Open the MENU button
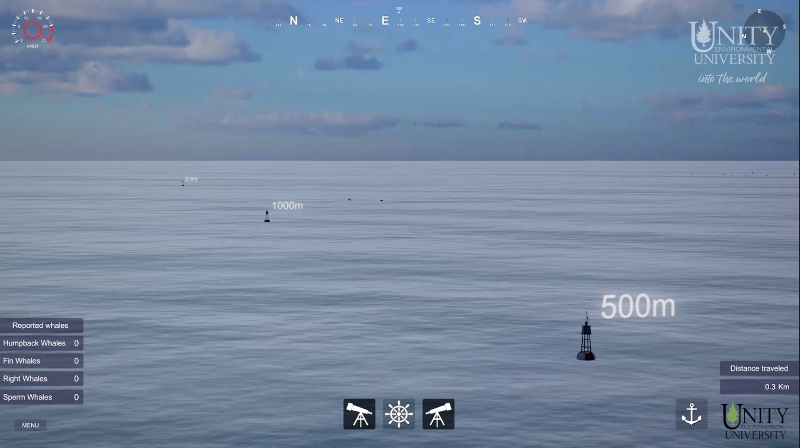800x448 pixels. coord(30,425)
